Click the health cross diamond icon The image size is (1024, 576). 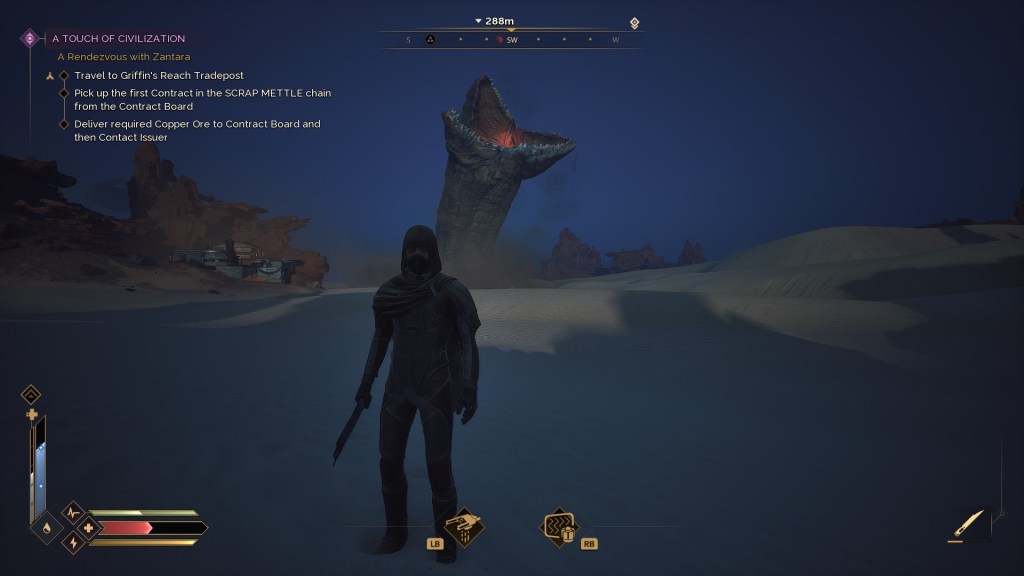click(90, 527)
